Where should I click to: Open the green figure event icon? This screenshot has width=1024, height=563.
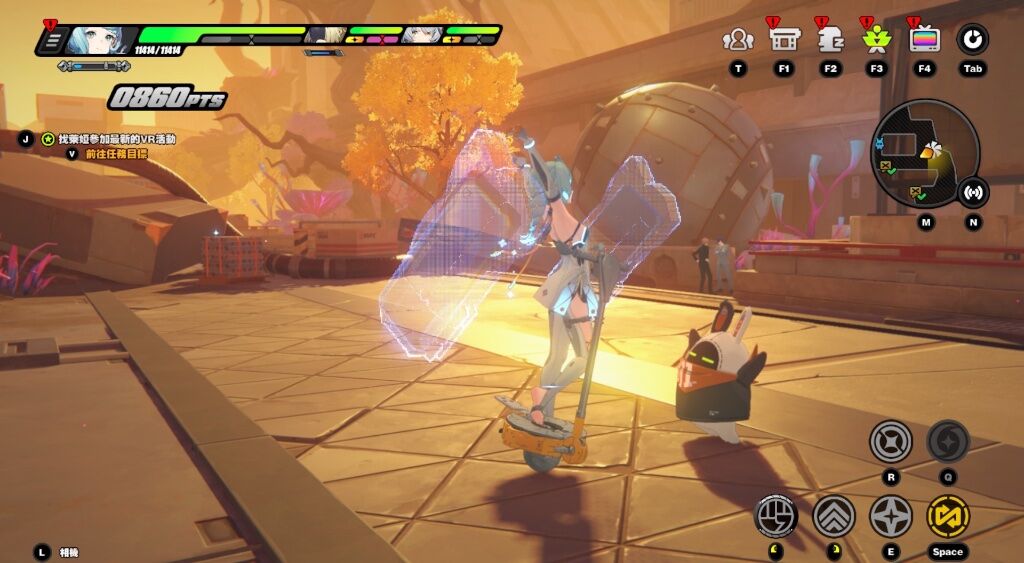(x=877, y=40)
